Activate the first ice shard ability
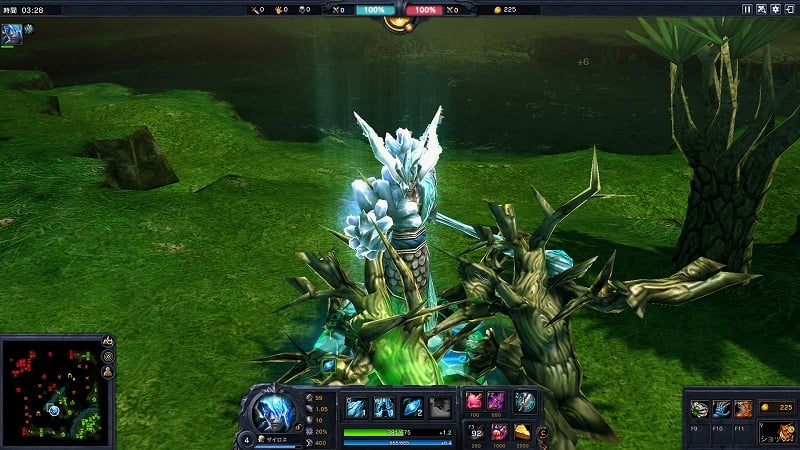Image resolution: width=800 pixels, height=450 pixels. click(357, 406)
